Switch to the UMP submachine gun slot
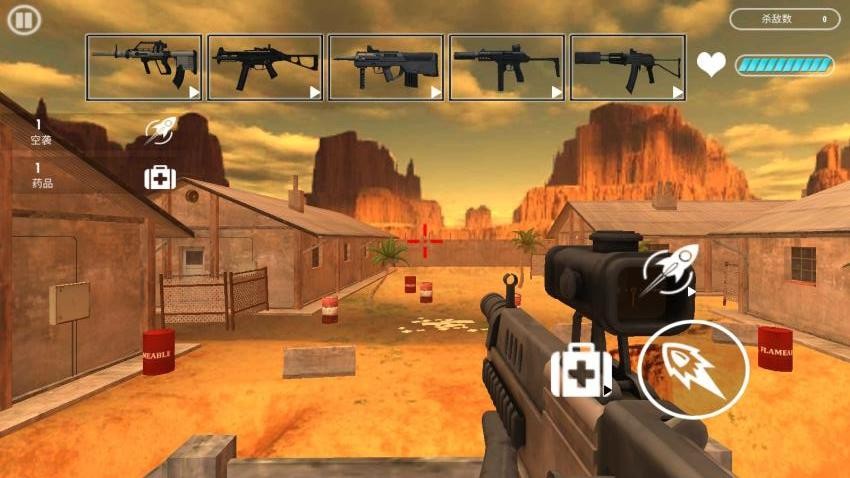The width and height of the screenshot is (850, 478). tap(265, 67)
